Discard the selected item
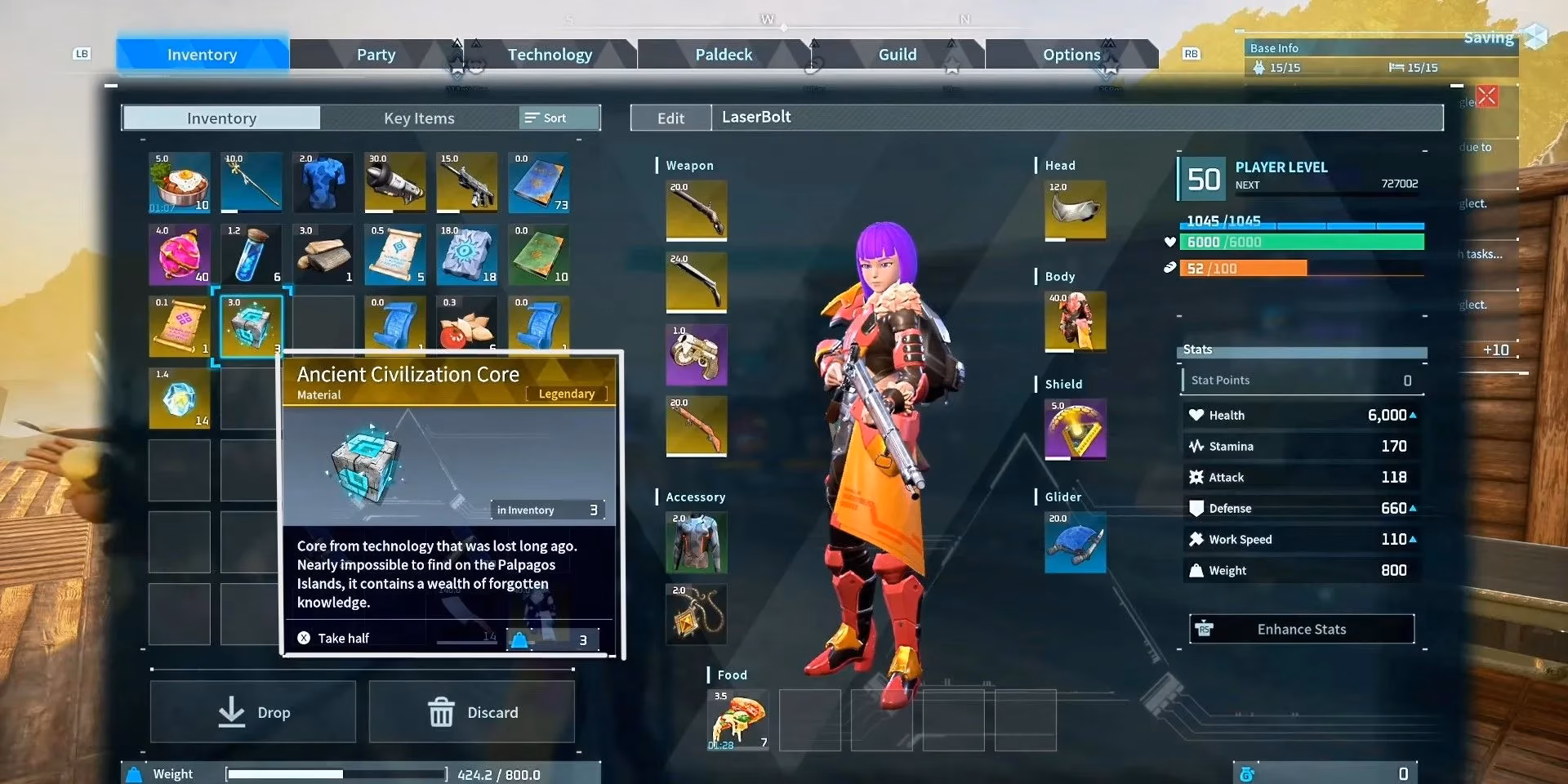1568x784 pixels. (472, 712)
